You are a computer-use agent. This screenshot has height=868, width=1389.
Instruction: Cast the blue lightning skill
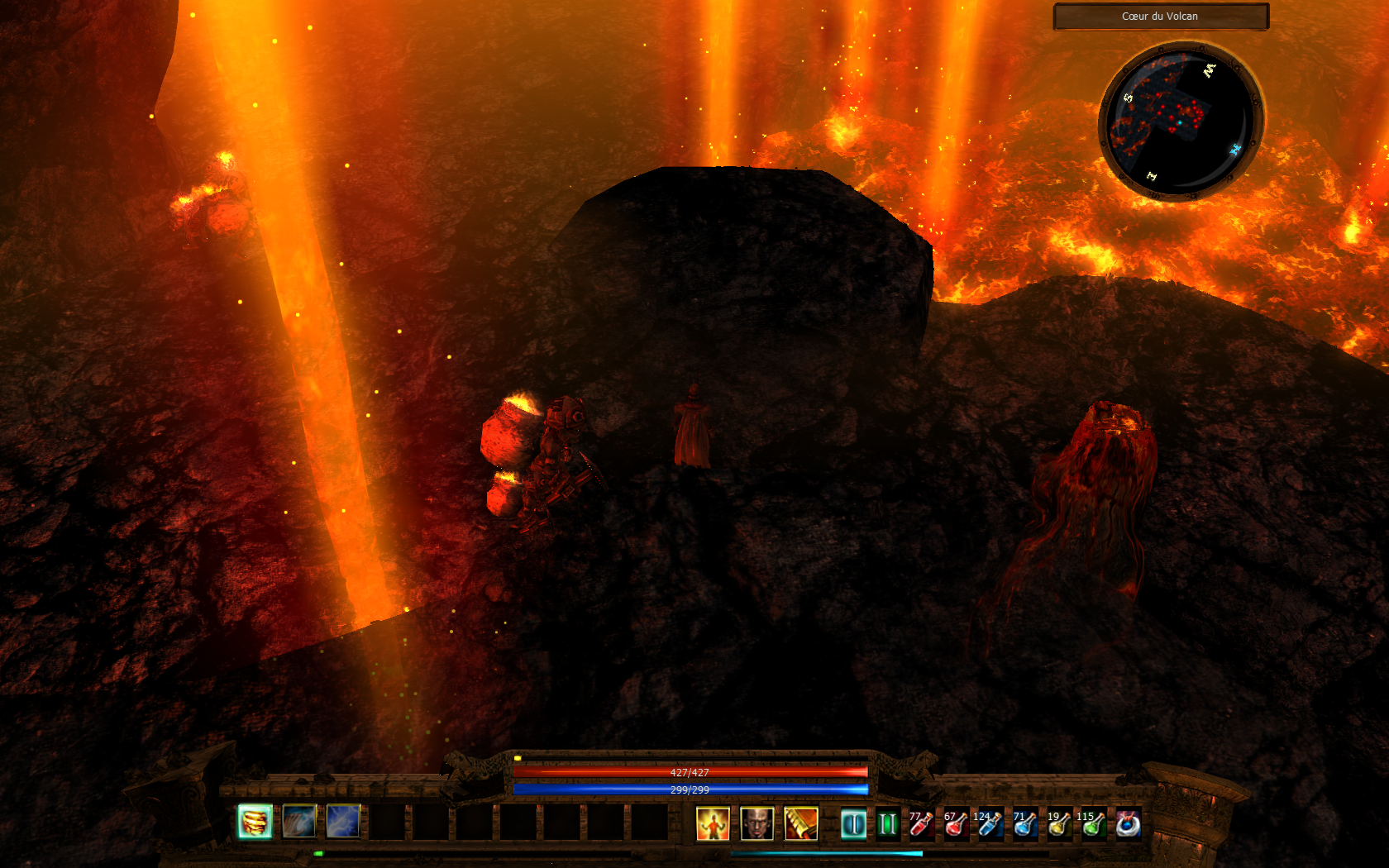click(343, 823)
